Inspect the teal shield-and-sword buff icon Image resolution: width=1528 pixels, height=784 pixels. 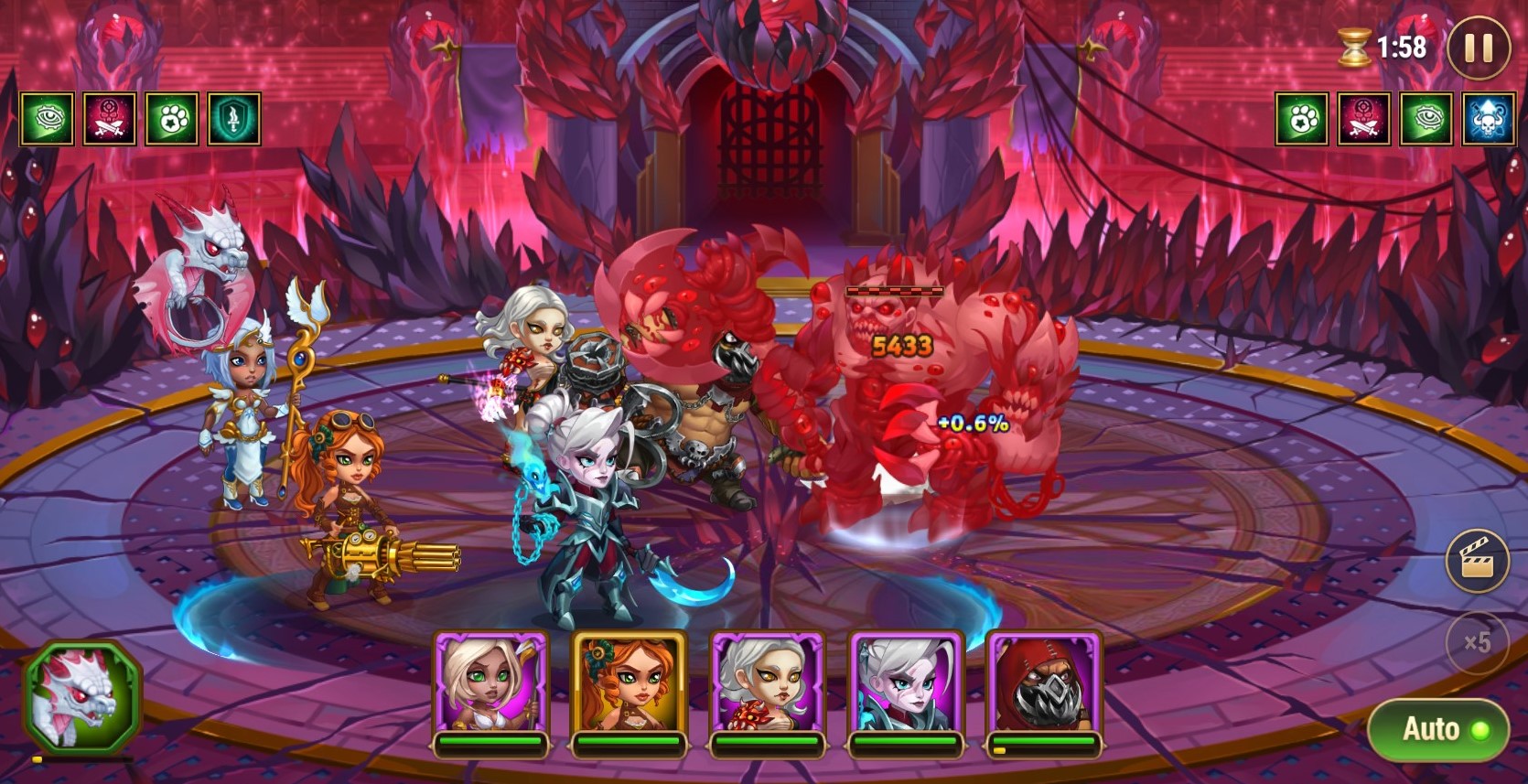[x=234, y=119]
